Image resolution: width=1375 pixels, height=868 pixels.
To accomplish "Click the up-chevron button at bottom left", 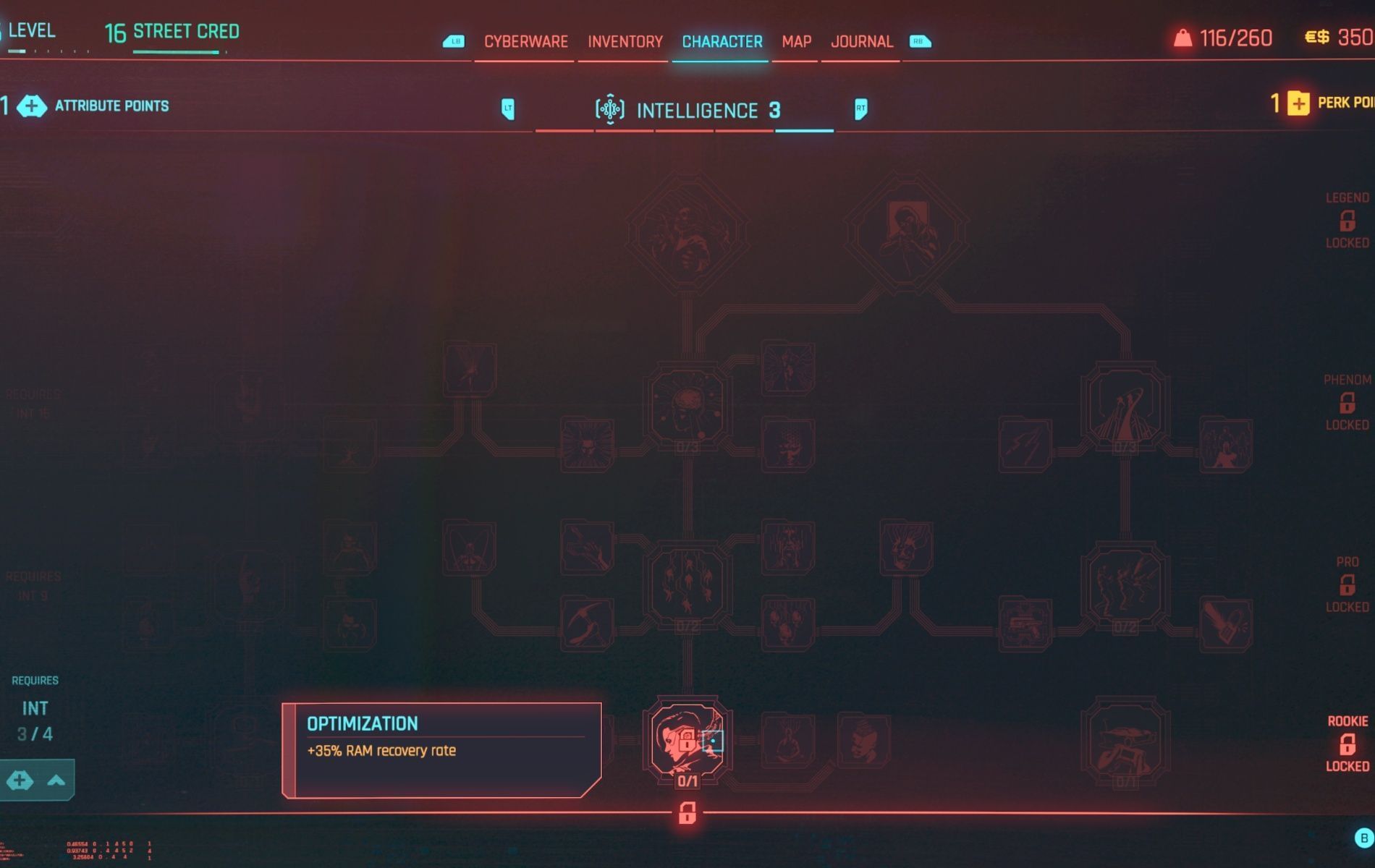I will tap(54, 780).
